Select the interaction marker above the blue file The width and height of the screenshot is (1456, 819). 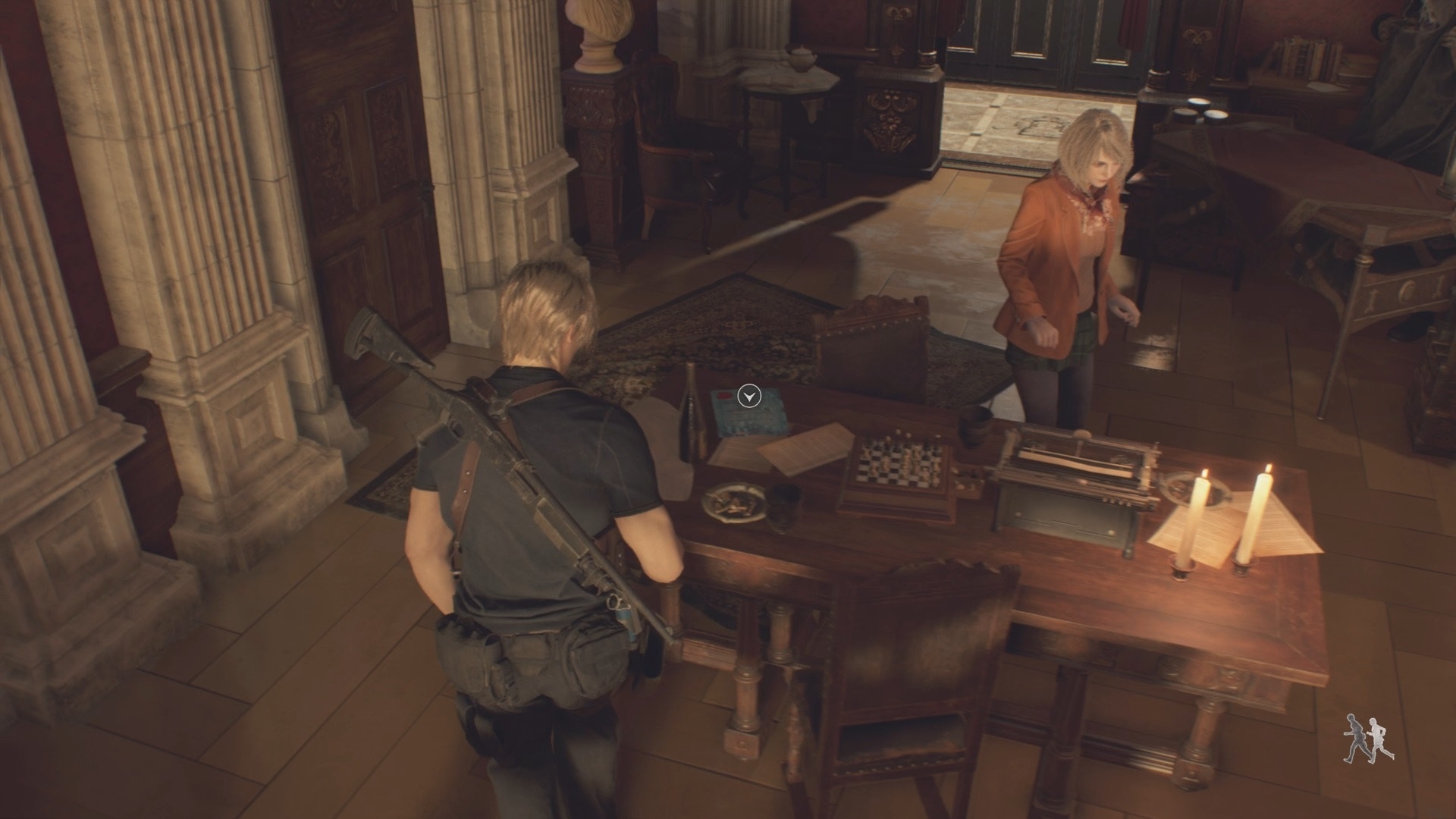coord(749,396)
